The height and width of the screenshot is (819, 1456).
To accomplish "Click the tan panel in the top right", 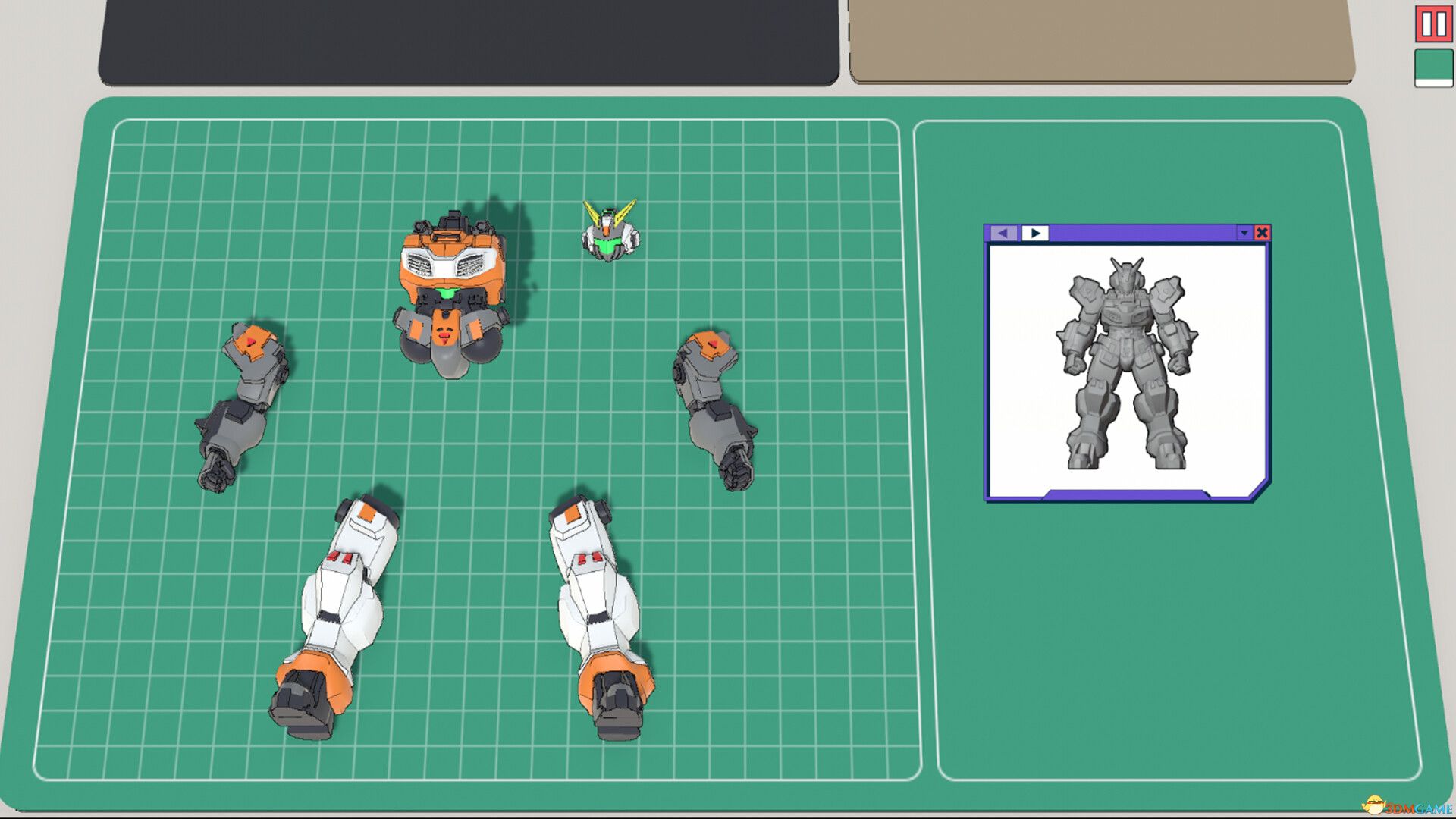I will point(1100,38).
